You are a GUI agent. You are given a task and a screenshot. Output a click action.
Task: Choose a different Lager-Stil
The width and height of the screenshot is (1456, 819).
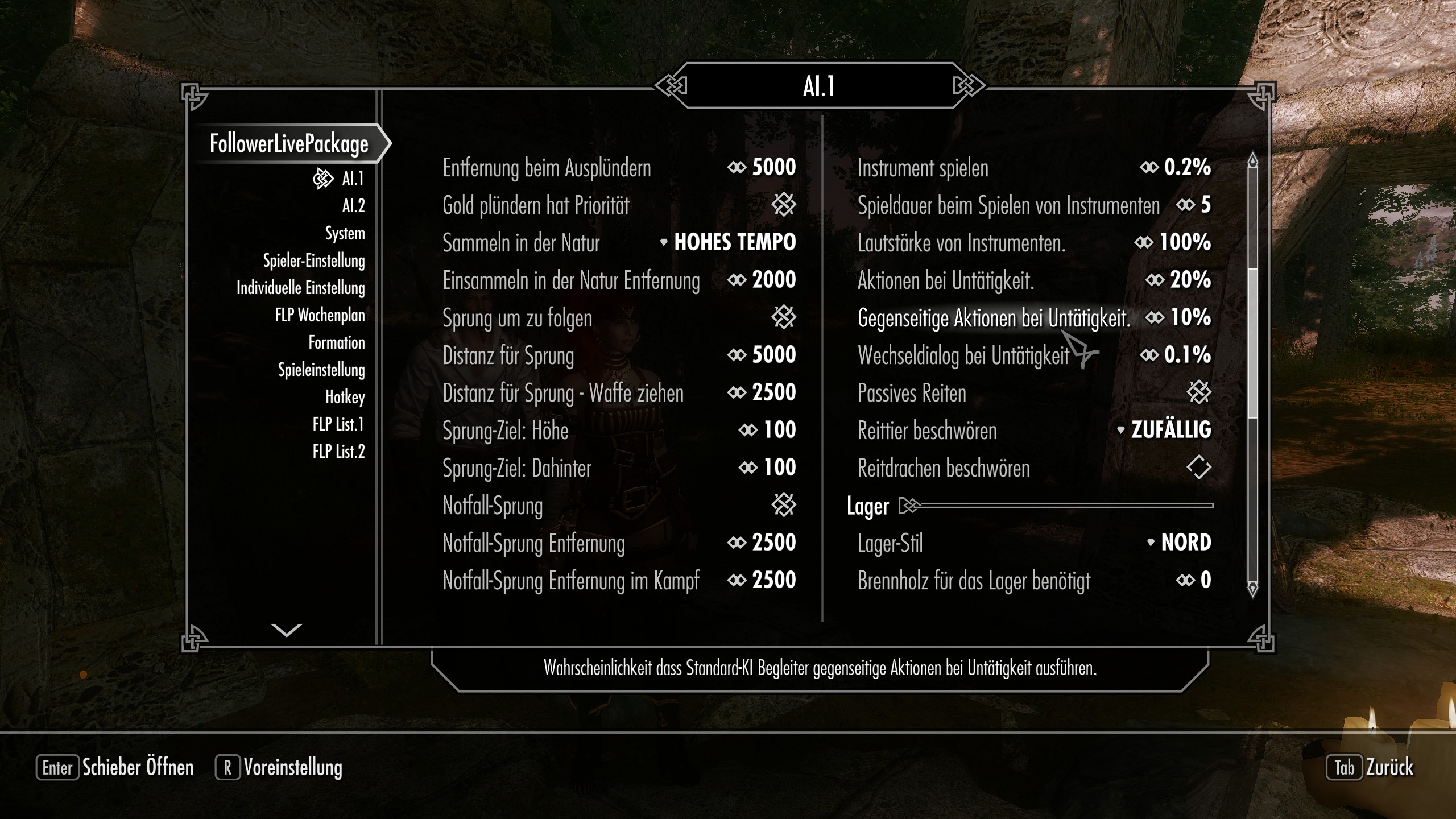click(x=1179, y=543)
